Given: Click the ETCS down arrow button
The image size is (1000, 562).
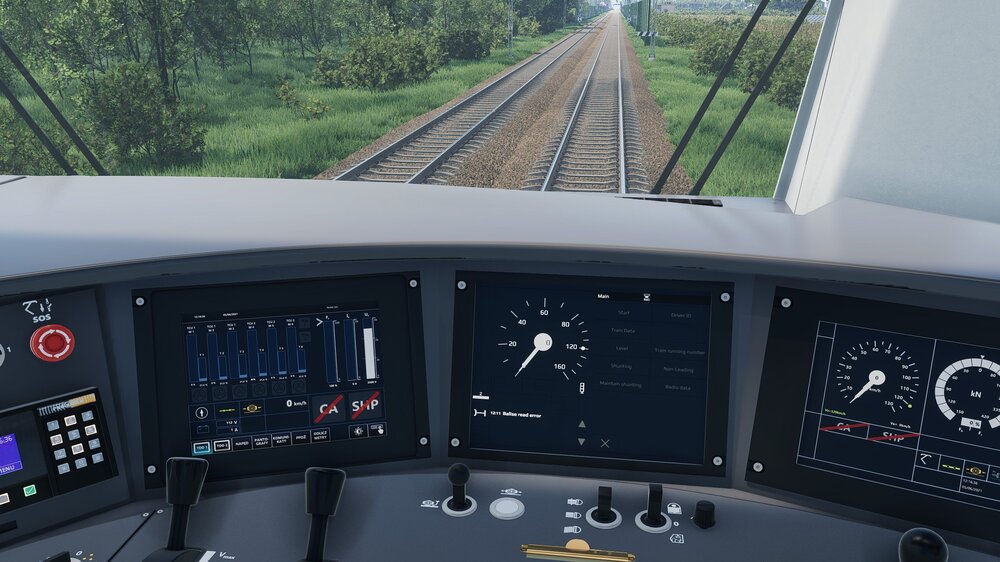Looking at the screenshot, I should (x=582, y=441).
